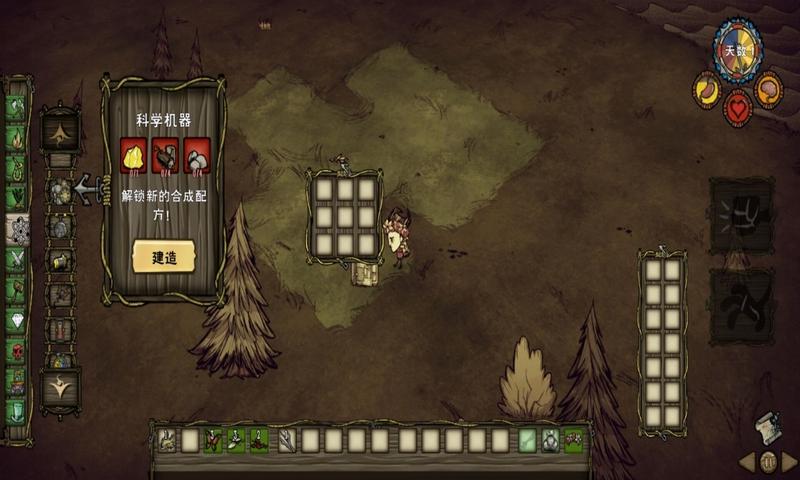
Task: Open the map scroll icon
Action: [x=768, y=425]
